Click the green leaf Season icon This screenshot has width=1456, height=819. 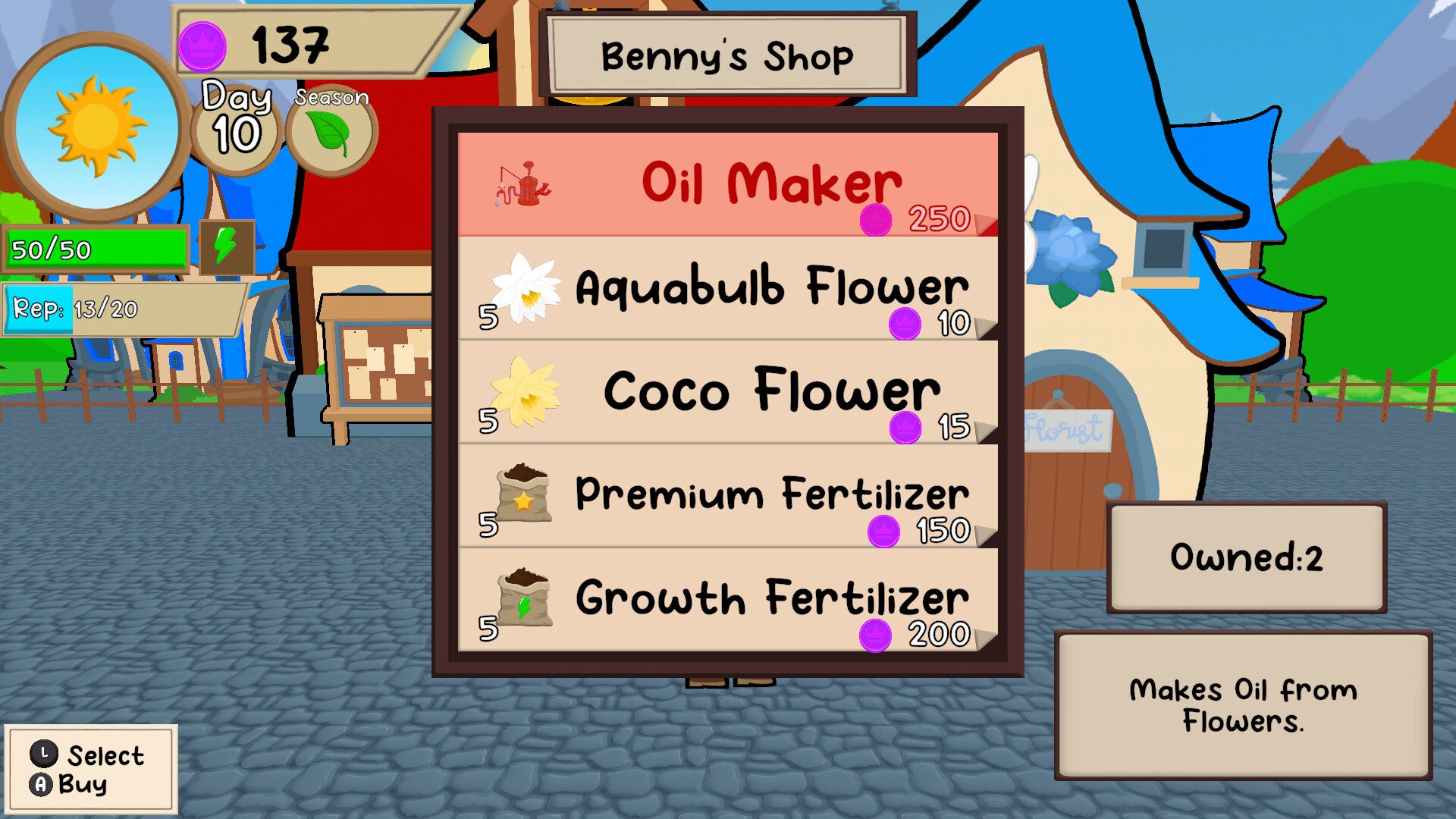coord(331,132)
